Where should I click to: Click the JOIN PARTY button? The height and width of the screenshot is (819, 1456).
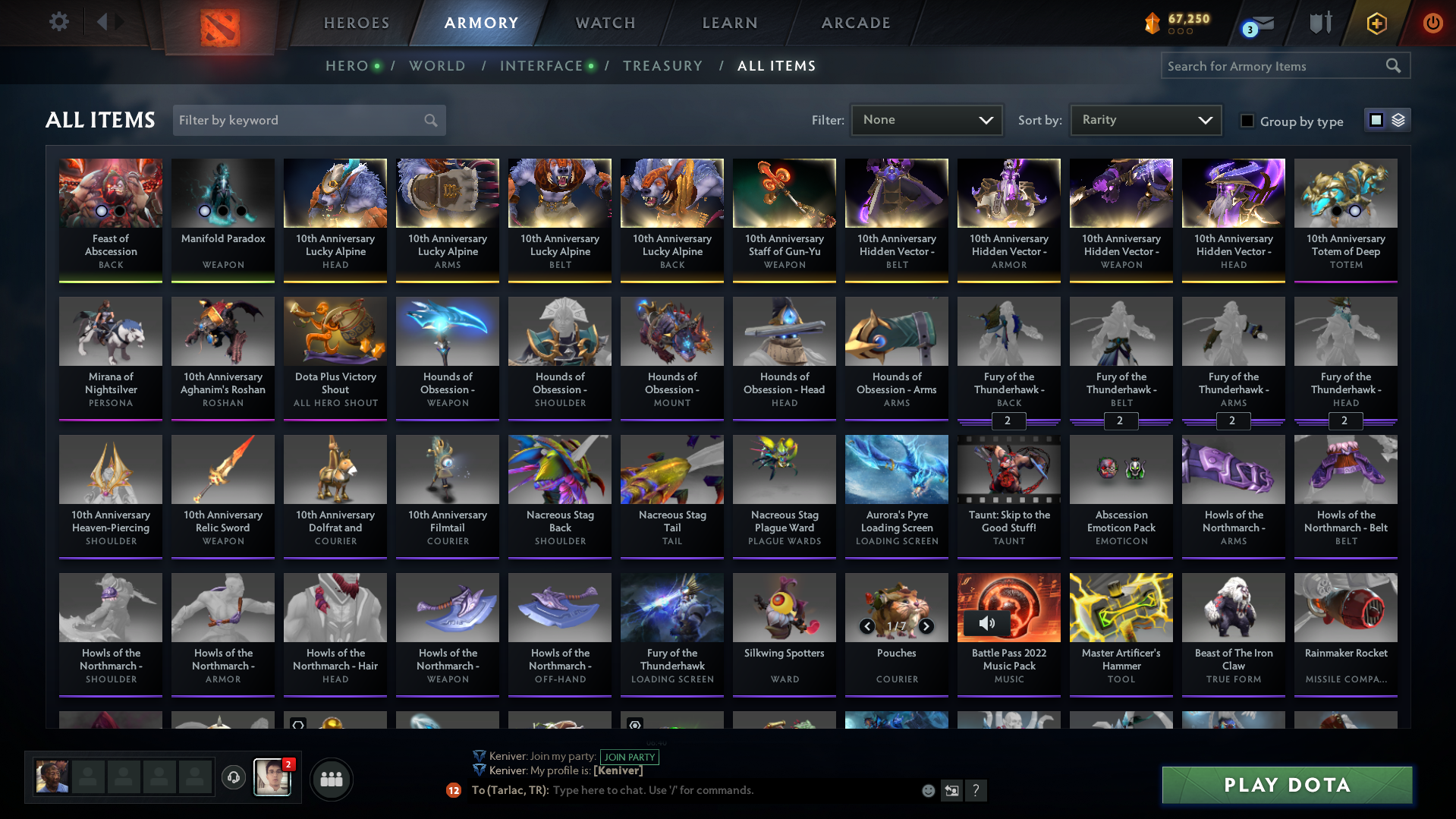pos(630,757)
